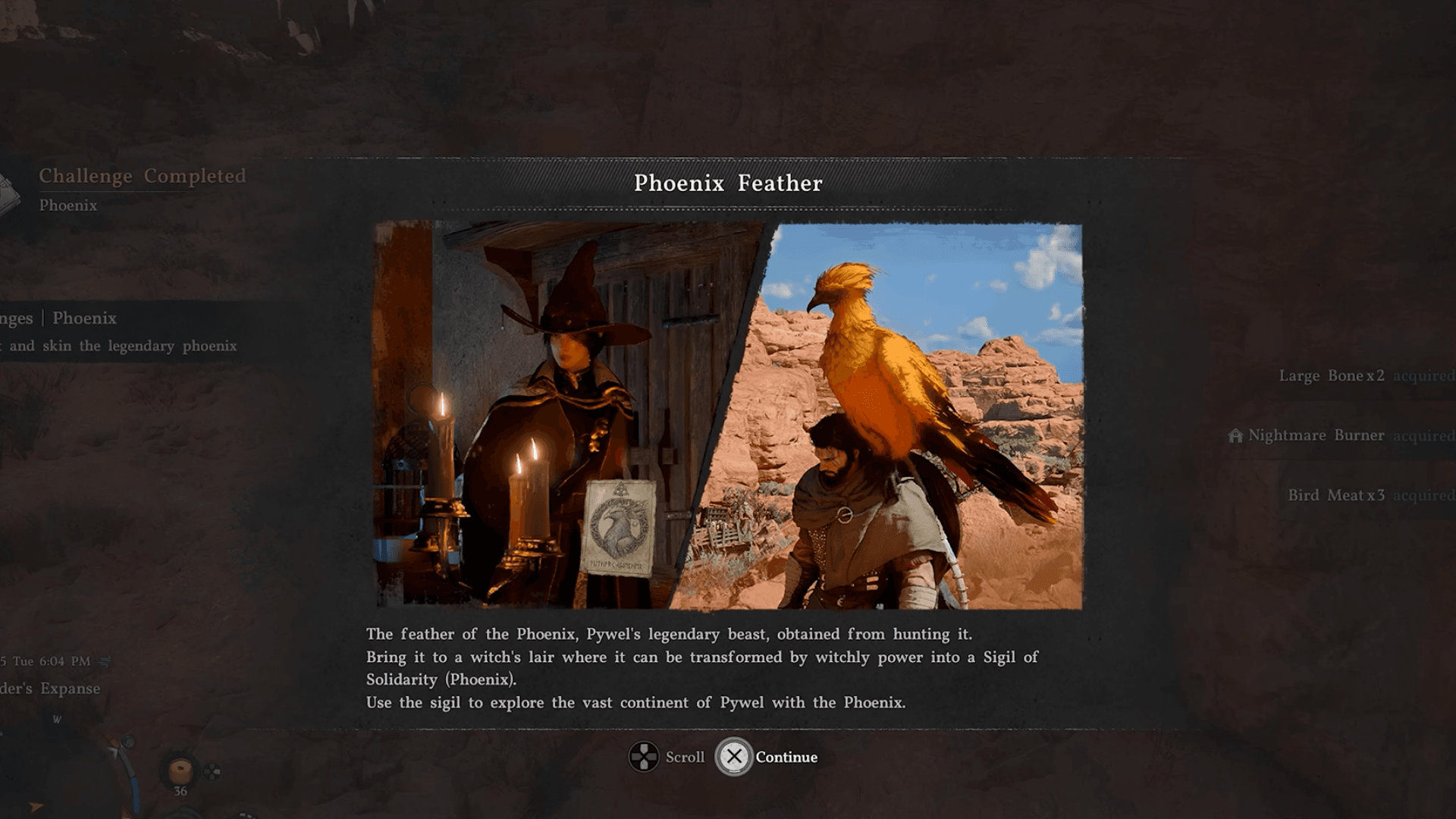Click the X Continue button icon
Viewport: 1456px width, 819px height.
tap(733, 756)
